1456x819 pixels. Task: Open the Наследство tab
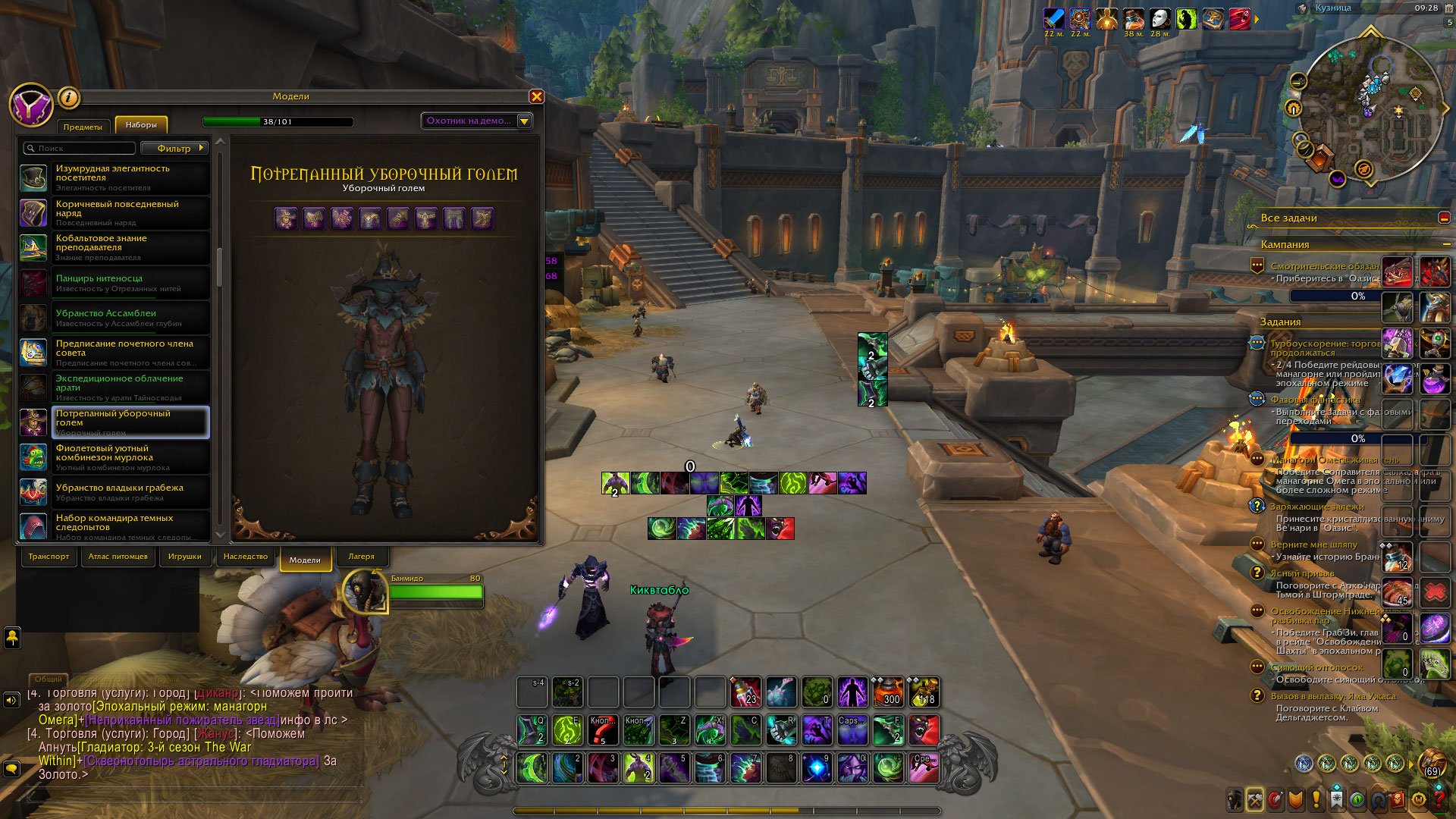pyautogui.click(x=246, y=557)
